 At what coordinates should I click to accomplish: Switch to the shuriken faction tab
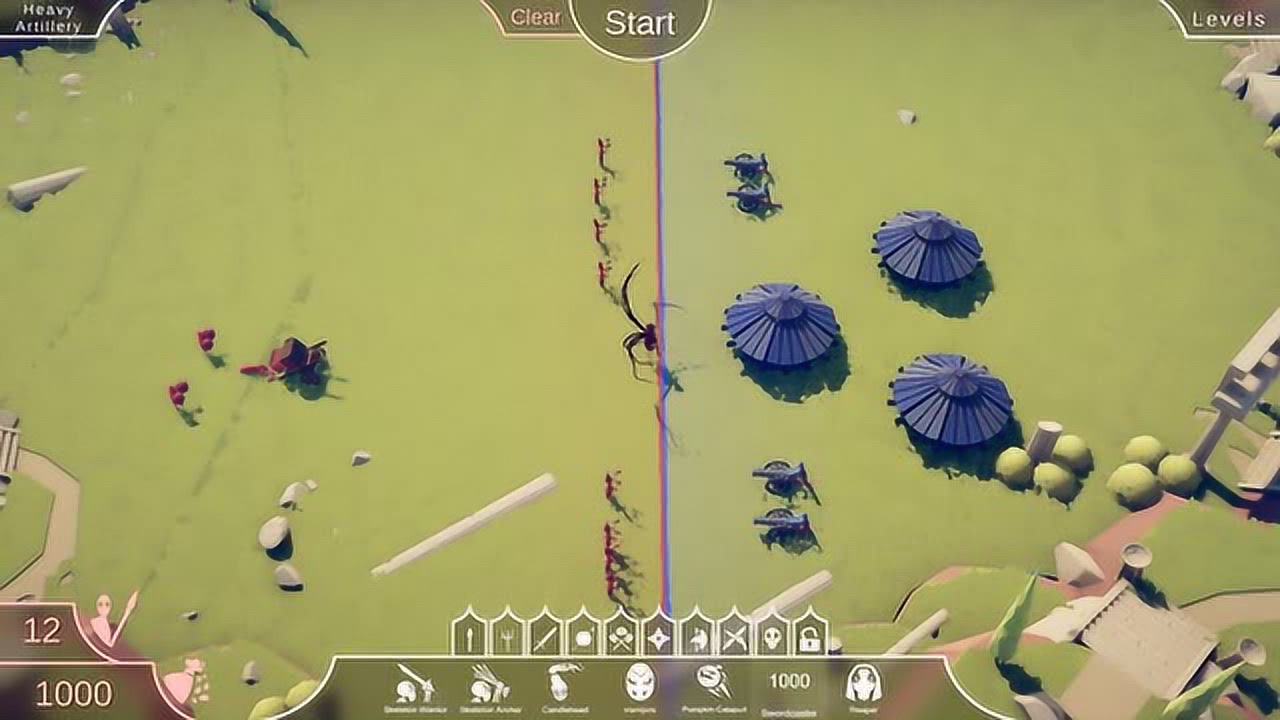[659, 636]
